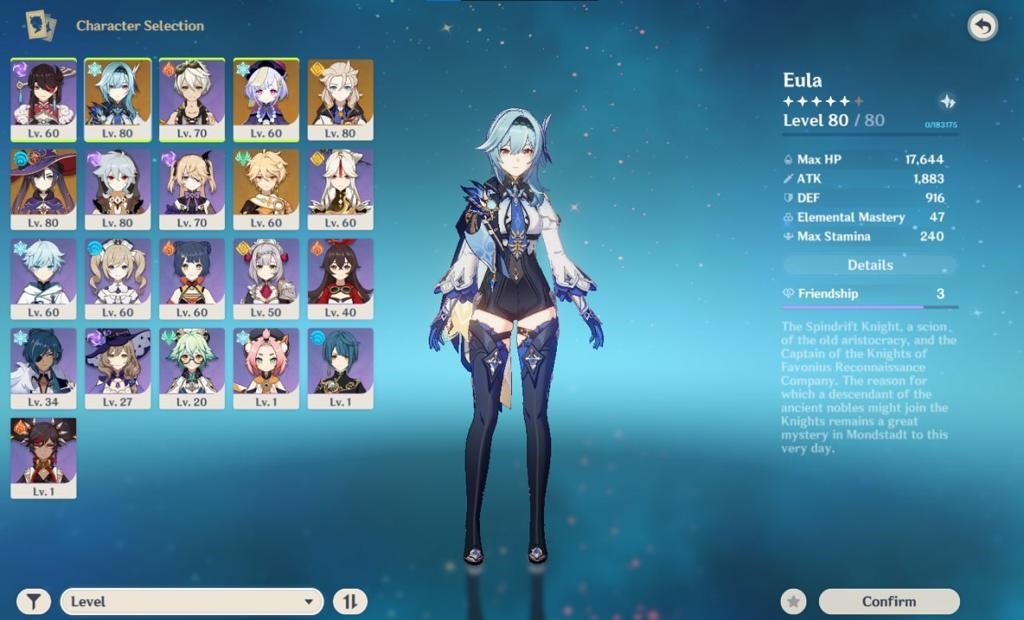1024x620 pixels.
Task: Choose Bennett's Lv. 70 portrait
Action: pos(191,98)
